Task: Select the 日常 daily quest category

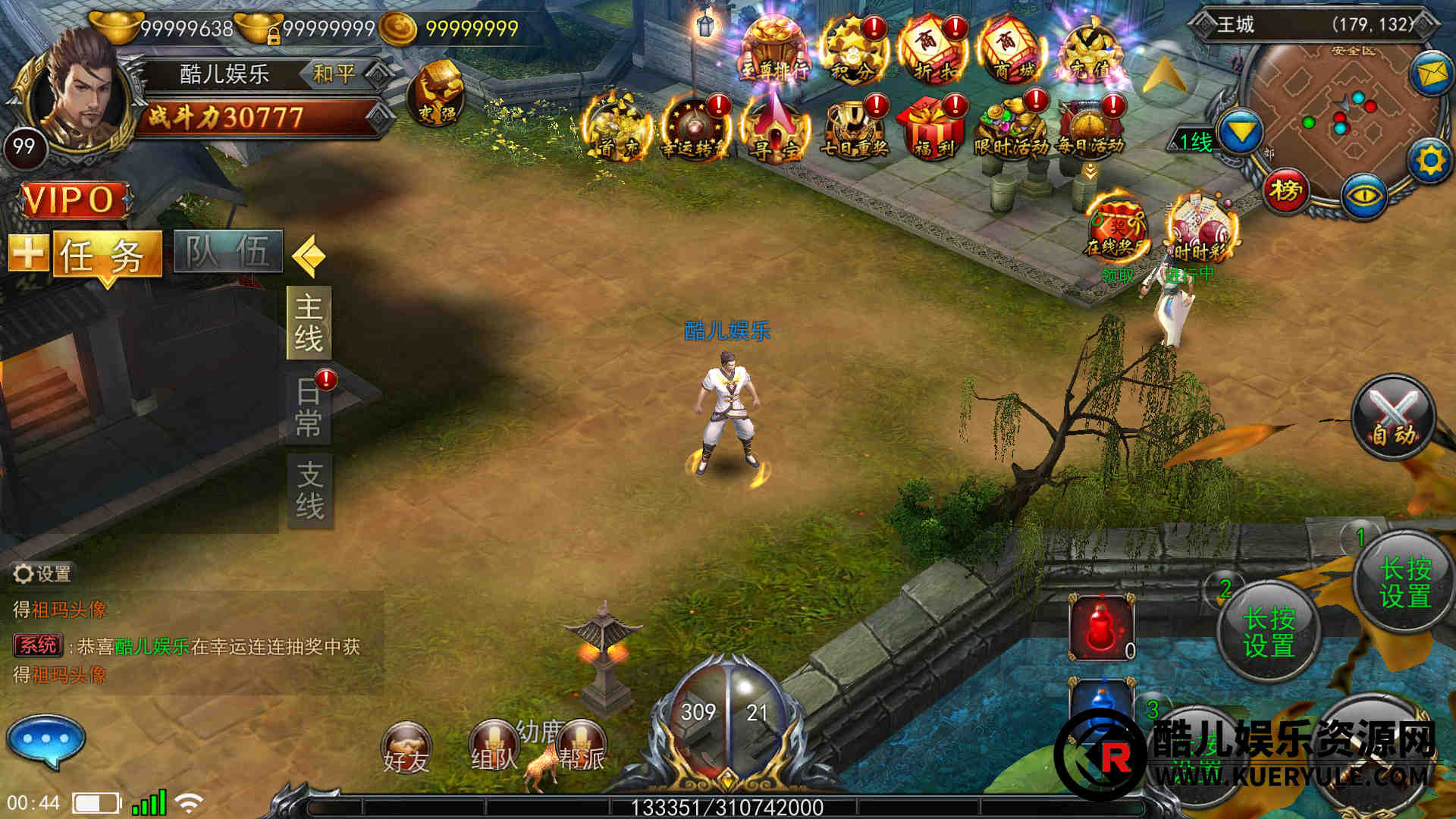Action: [309, 407]
